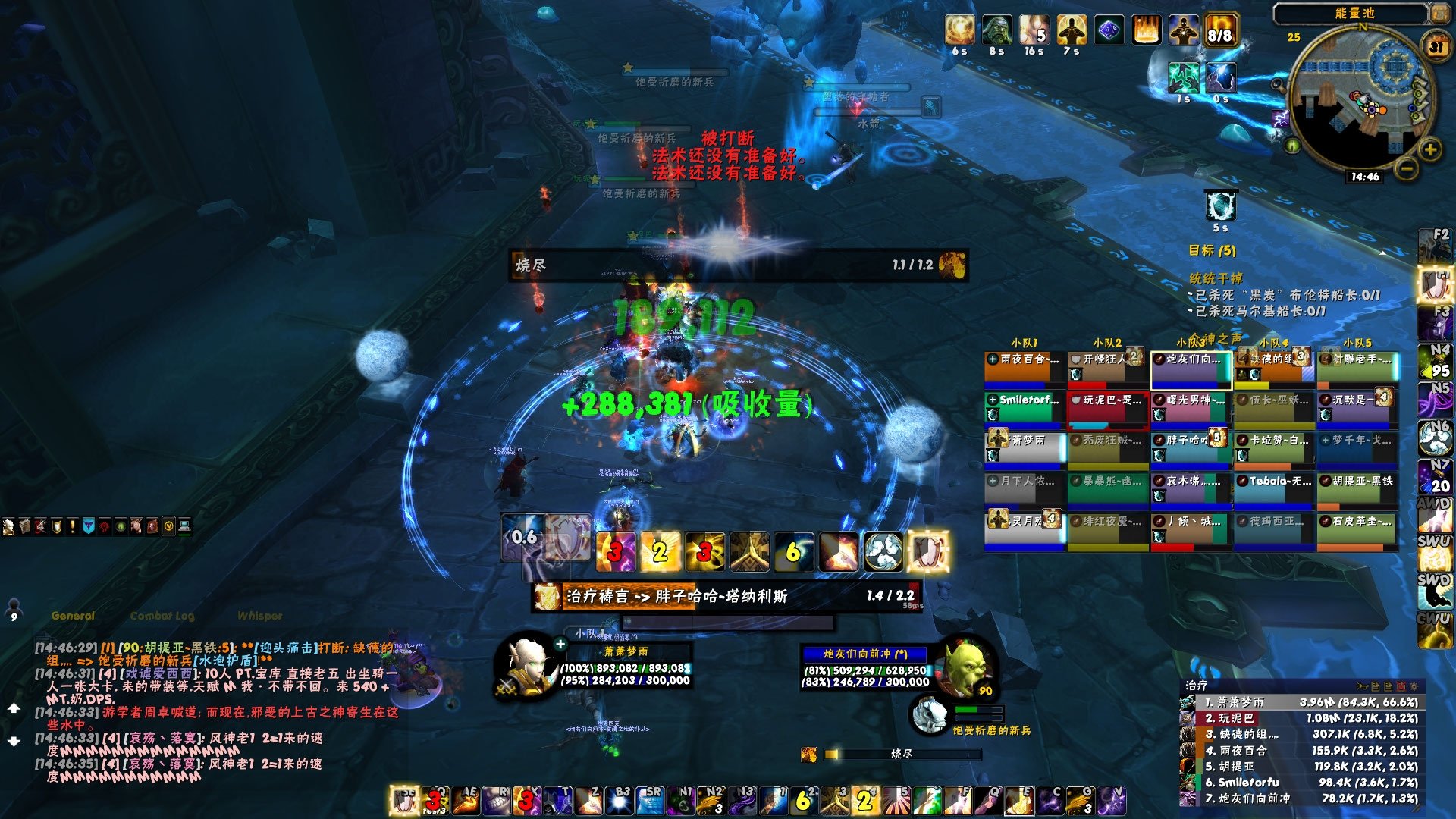The height and width of the screenshot is (819, 1456).
Task: Activate the shield ability icon beside 0.6 cooldown
Action: (x=568, y=537)
